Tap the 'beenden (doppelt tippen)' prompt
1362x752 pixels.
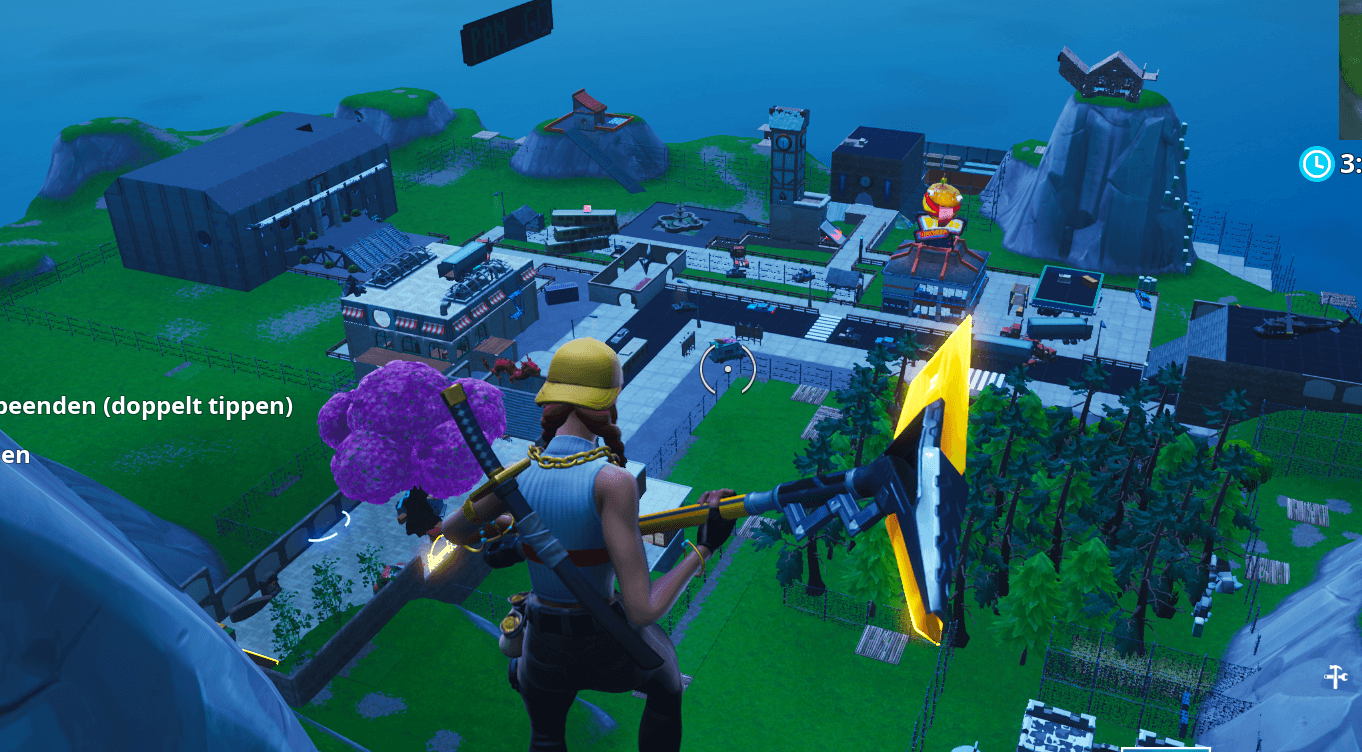coord(145,406)
